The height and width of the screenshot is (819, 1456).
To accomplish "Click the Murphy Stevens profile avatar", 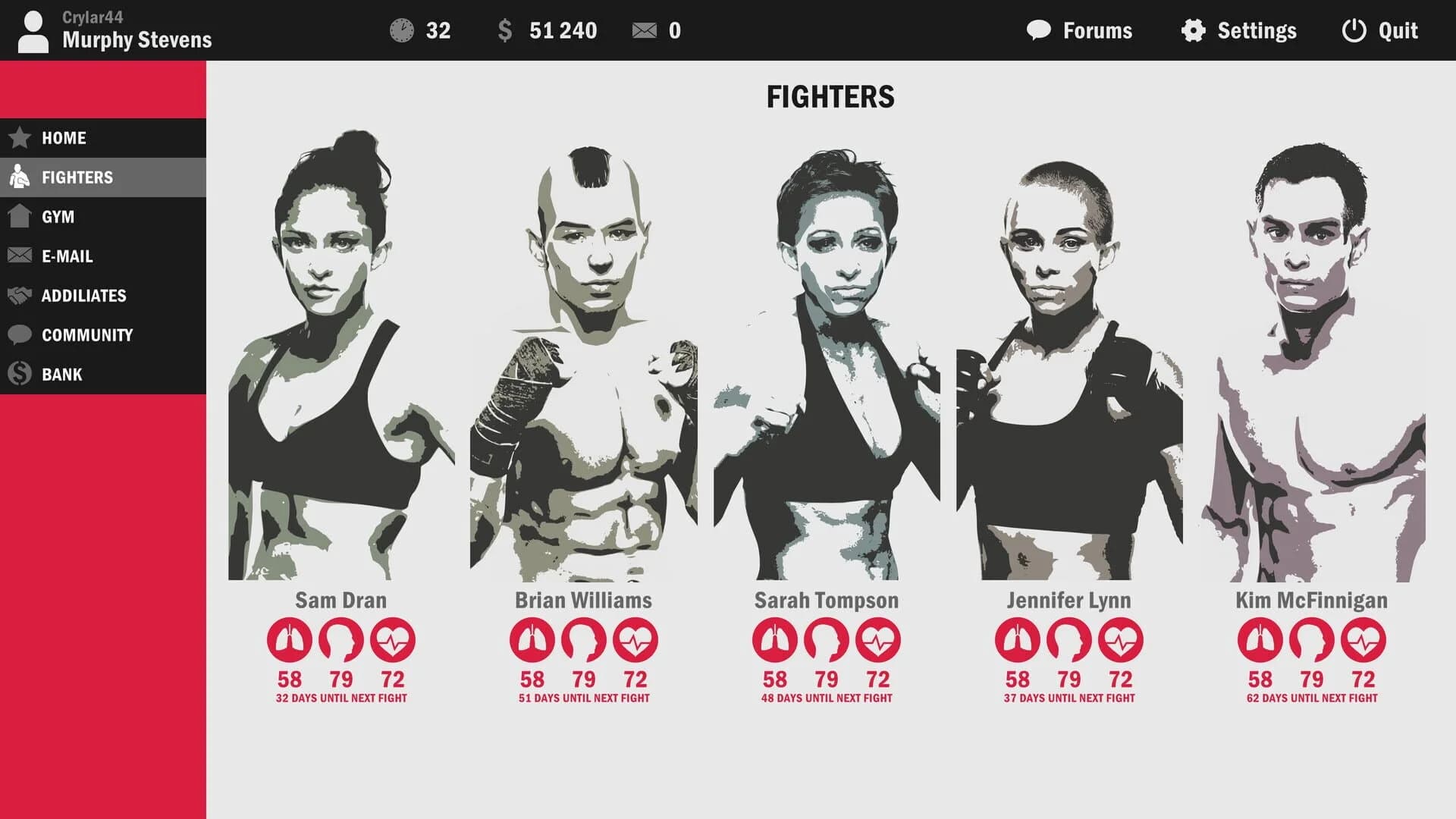I will (x=32, y=31).
